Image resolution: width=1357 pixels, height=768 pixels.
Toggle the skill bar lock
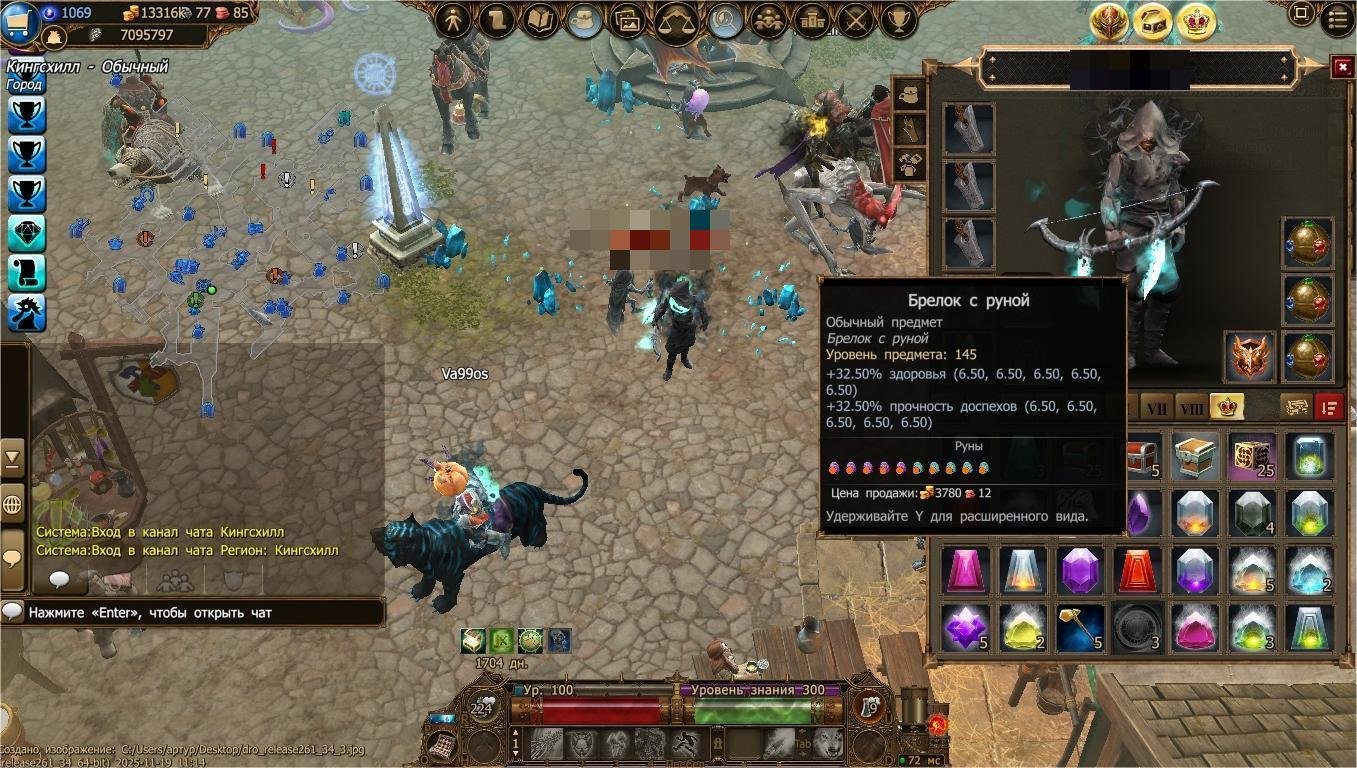[717, 743]
